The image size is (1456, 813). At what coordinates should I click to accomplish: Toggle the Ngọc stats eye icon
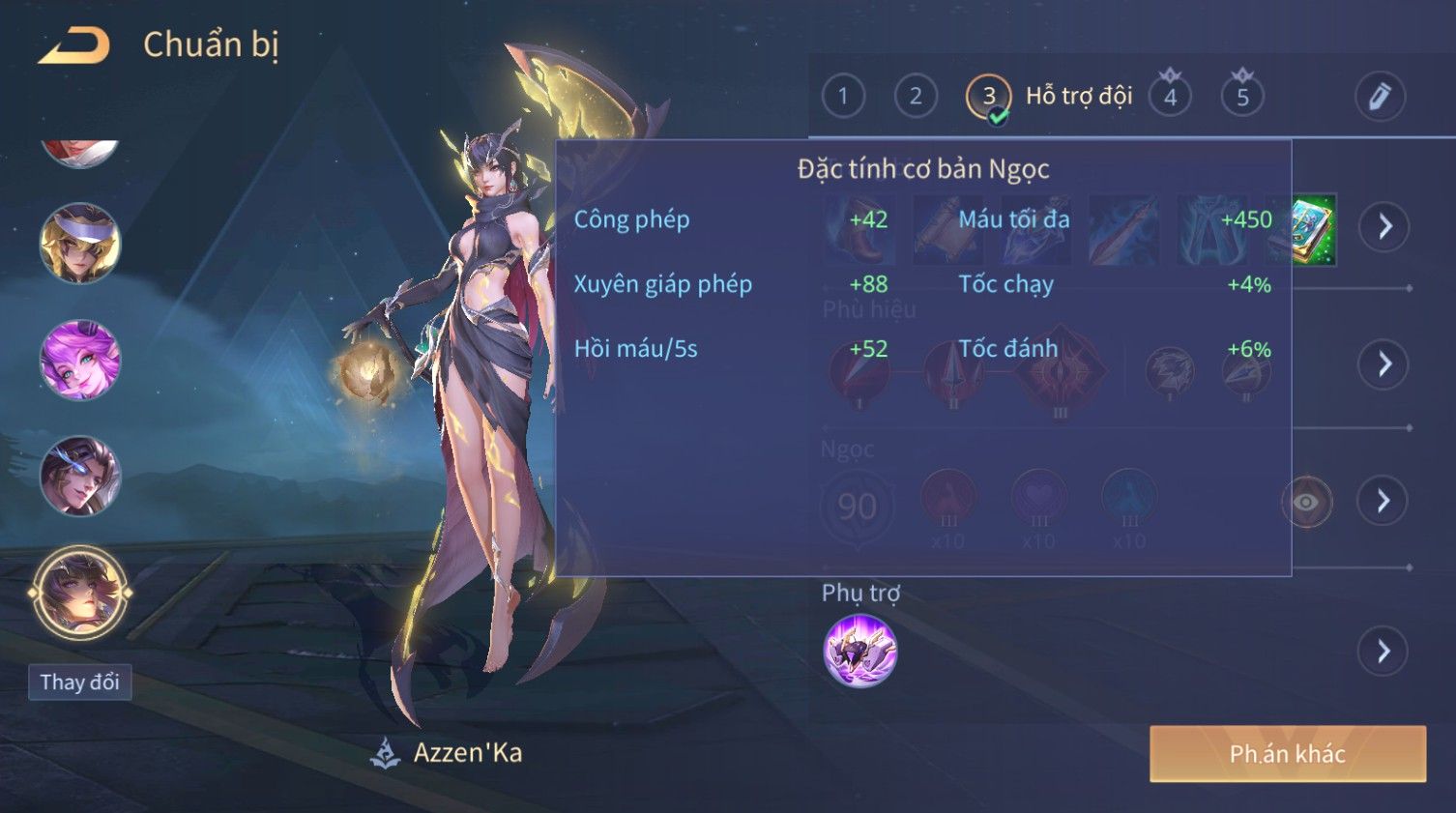pyautogui.click(x=1306, y=502)
